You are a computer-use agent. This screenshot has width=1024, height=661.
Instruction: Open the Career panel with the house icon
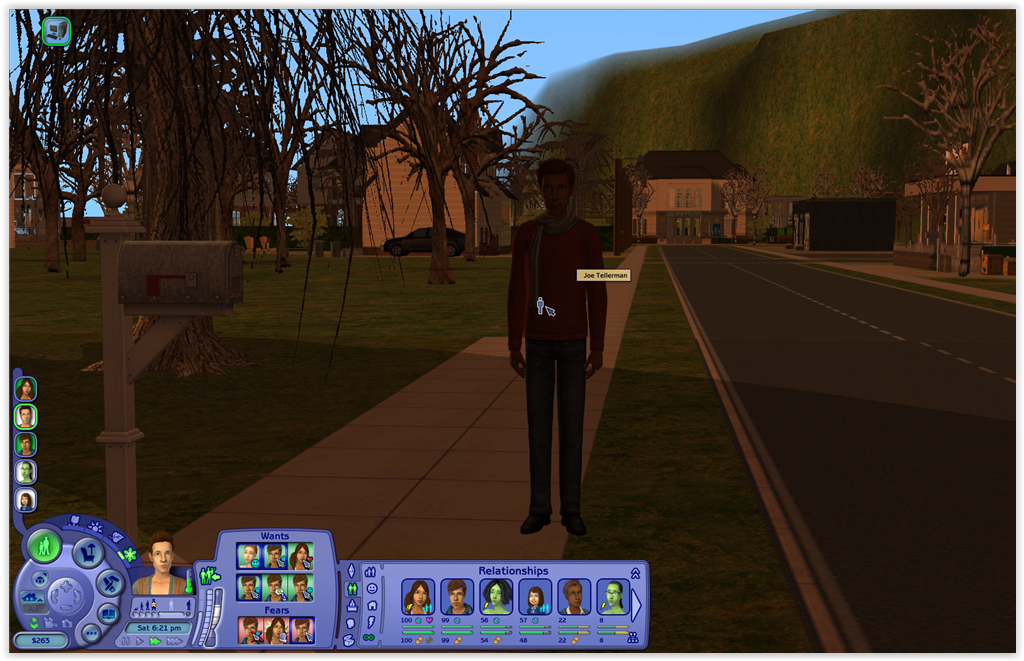[x=370, y=606]
